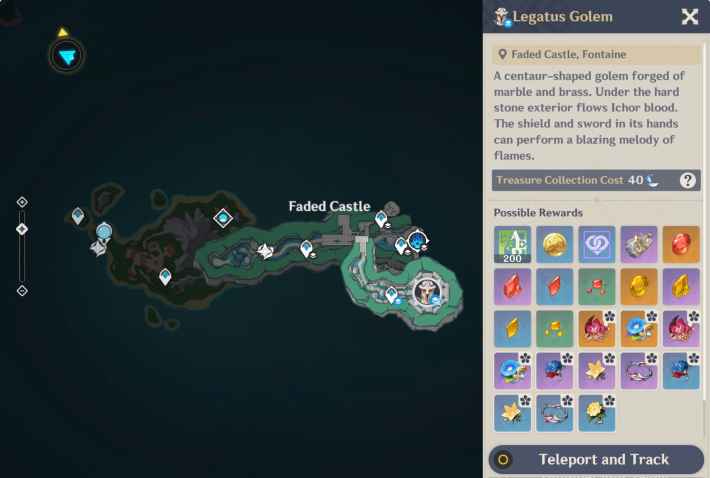Image resolution: width=710 pixels, height=478 pixels.
Task: Click the map zoom-in button
Action: pos(22,202)
